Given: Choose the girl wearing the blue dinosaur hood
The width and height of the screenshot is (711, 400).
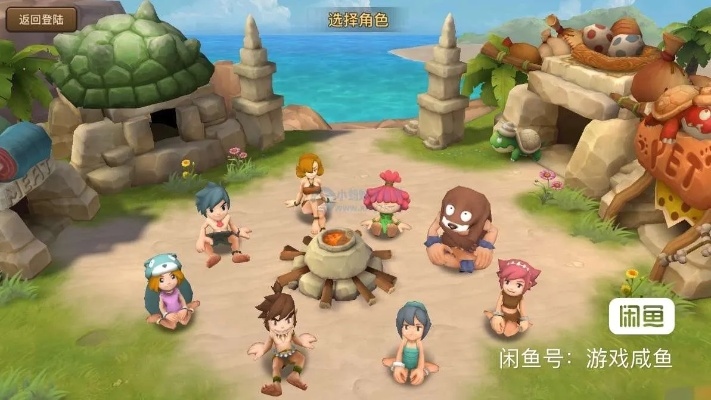Looking at the screenshot, I should pos(169,291).
